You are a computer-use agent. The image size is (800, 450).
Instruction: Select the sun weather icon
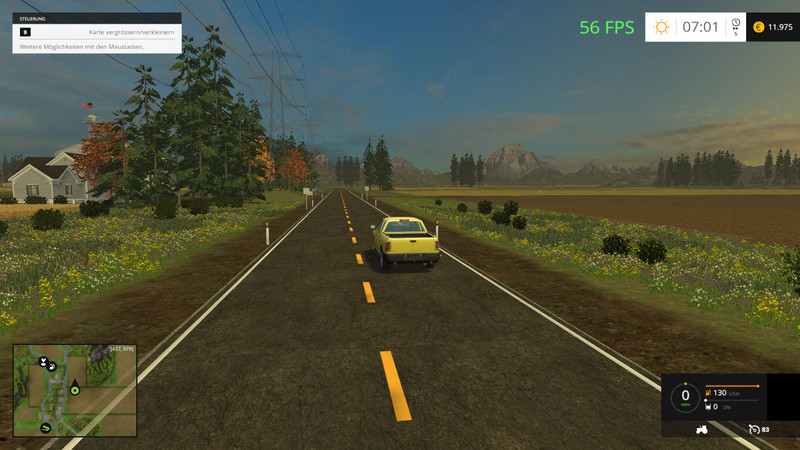click(x=661, y=27)
